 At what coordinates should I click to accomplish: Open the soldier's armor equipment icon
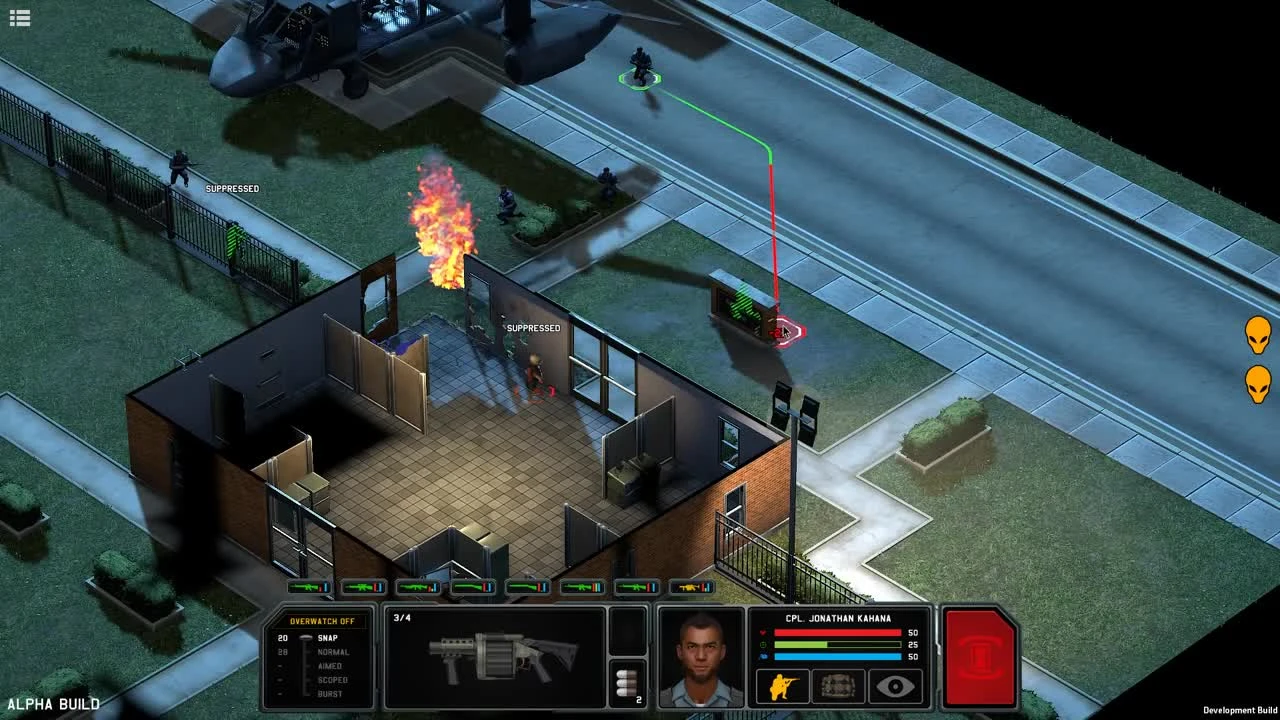pyautogui.click(x=837, y=685)
